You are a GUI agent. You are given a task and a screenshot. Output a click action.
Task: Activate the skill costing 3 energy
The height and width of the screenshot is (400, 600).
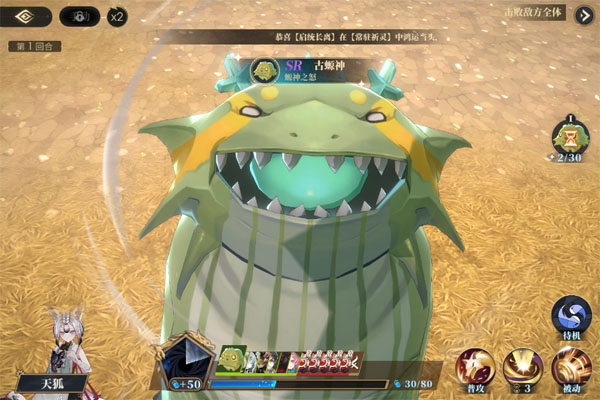523,368
